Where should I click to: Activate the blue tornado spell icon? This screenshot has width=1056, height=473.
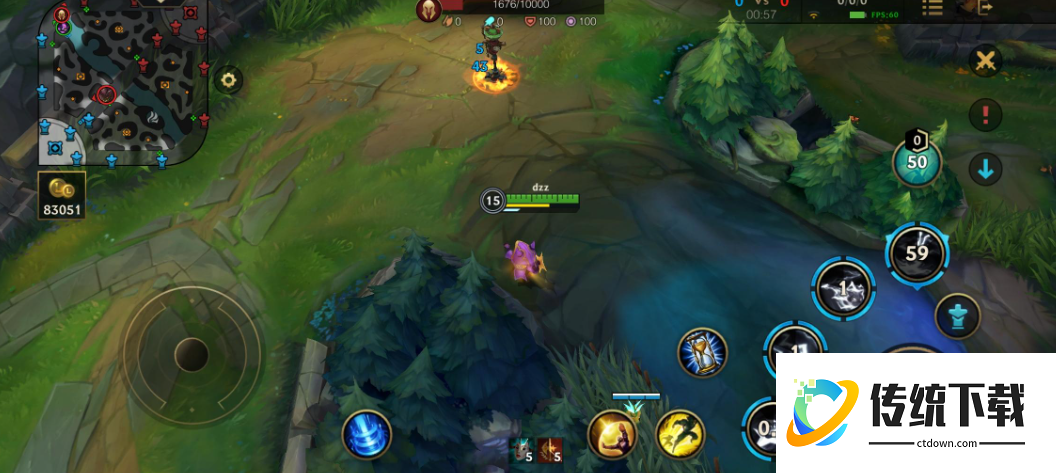366,435
